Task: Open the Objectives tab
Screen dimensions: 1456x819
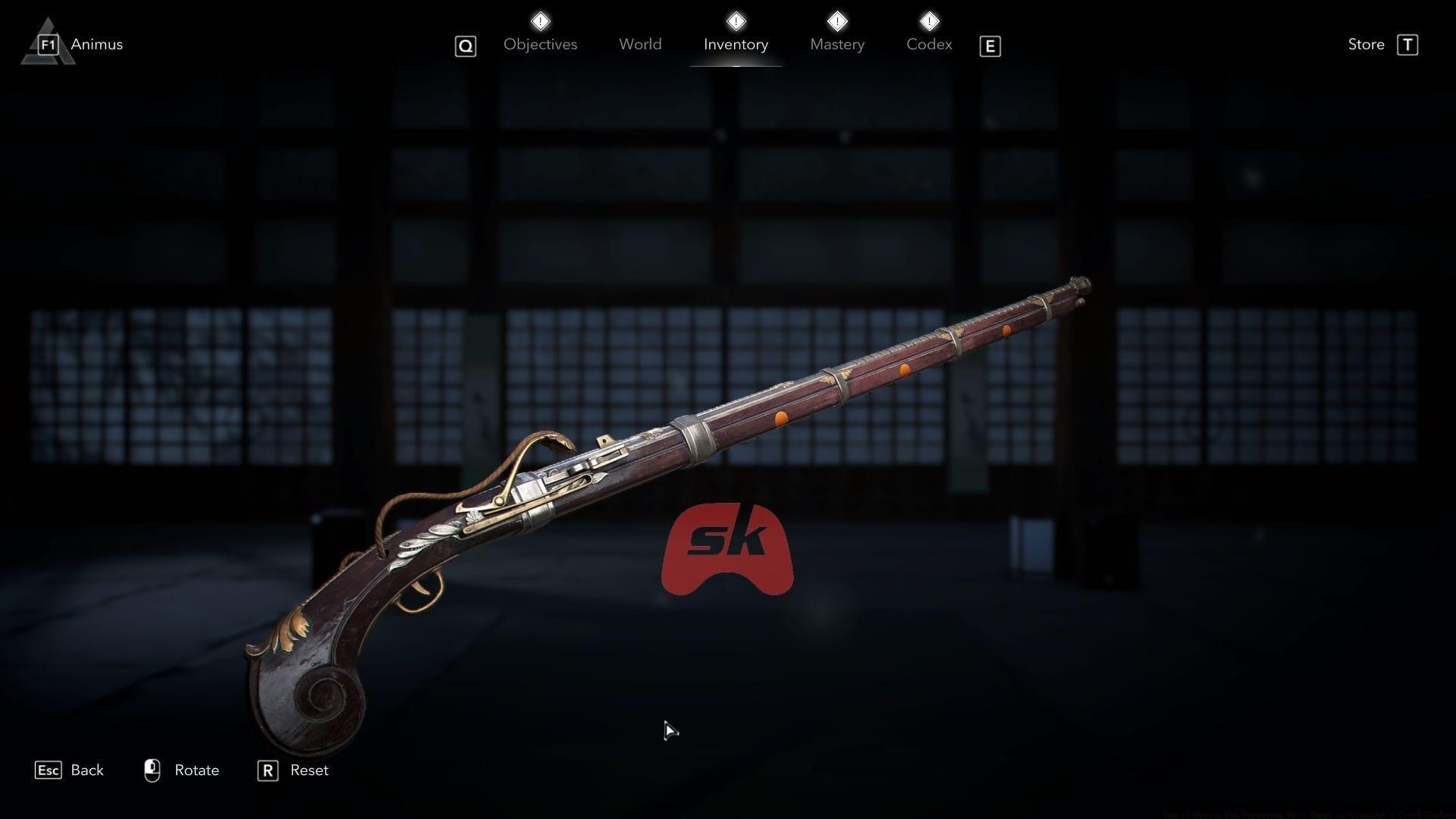Action: pyautogui.click(x=540, y=45)
